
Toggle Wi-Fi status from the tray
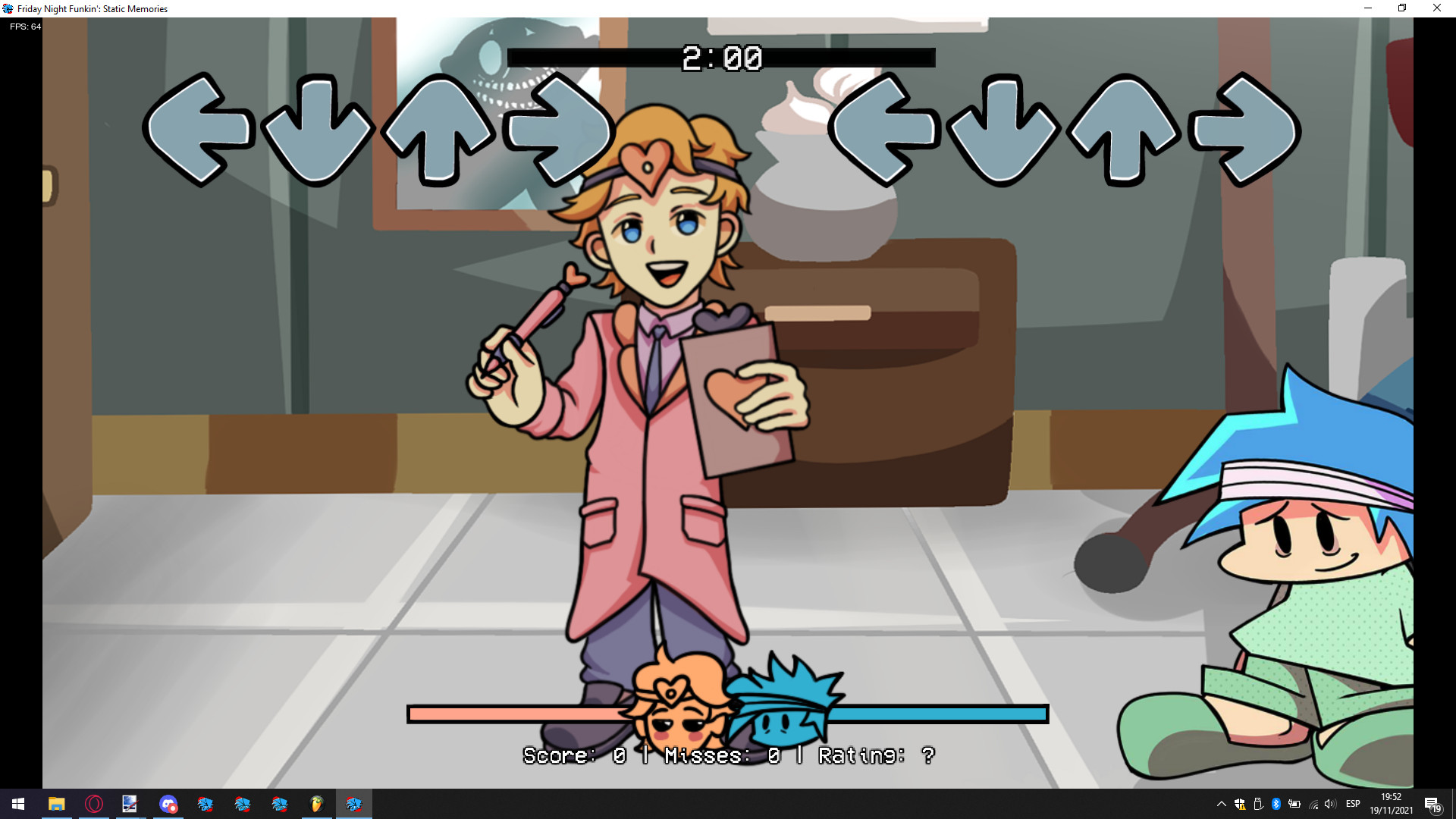(x=1312, y=805)
